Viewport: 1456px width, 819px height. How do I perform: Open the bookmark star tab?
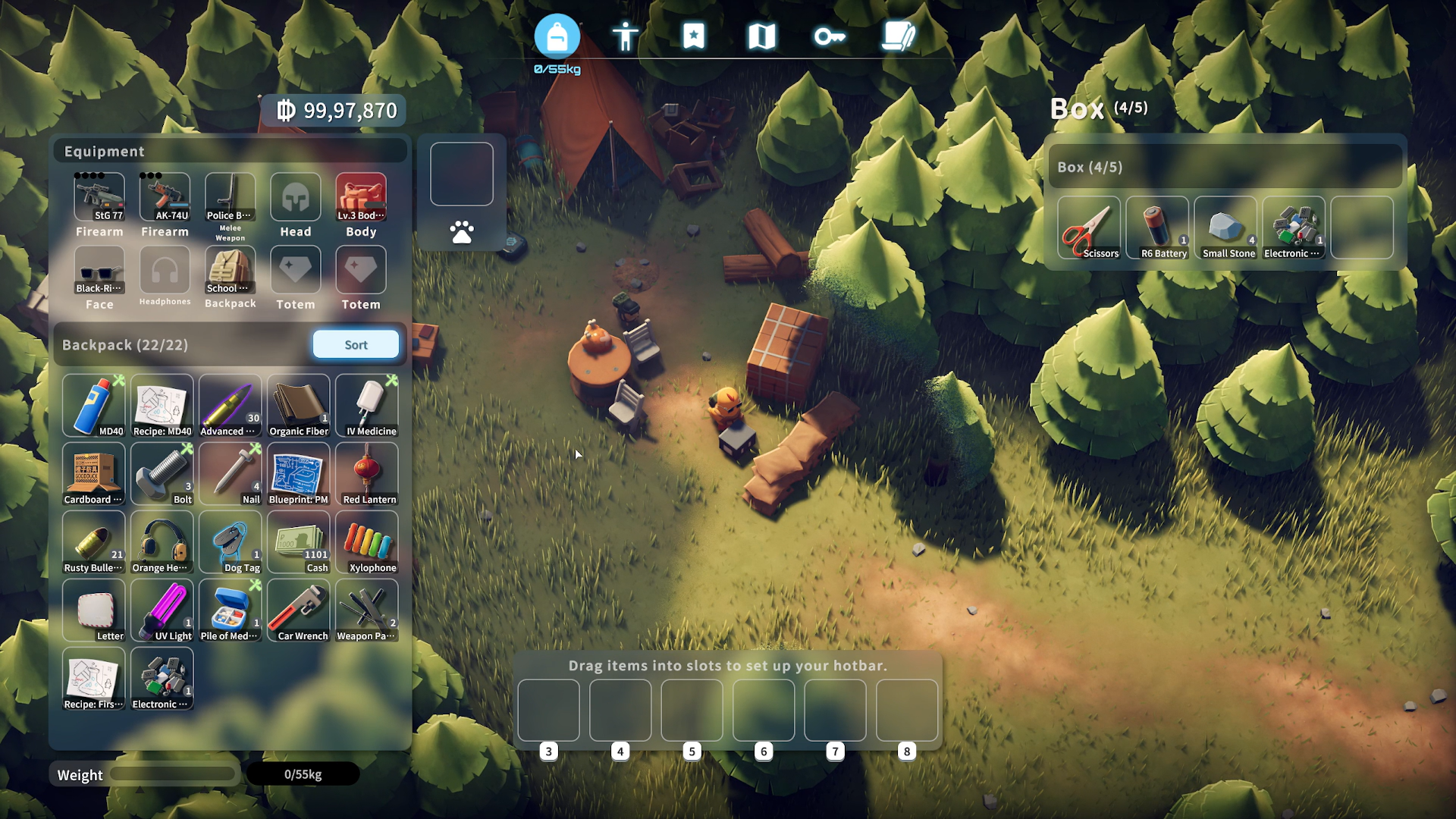pyautogui.click(x=693, y=36)
